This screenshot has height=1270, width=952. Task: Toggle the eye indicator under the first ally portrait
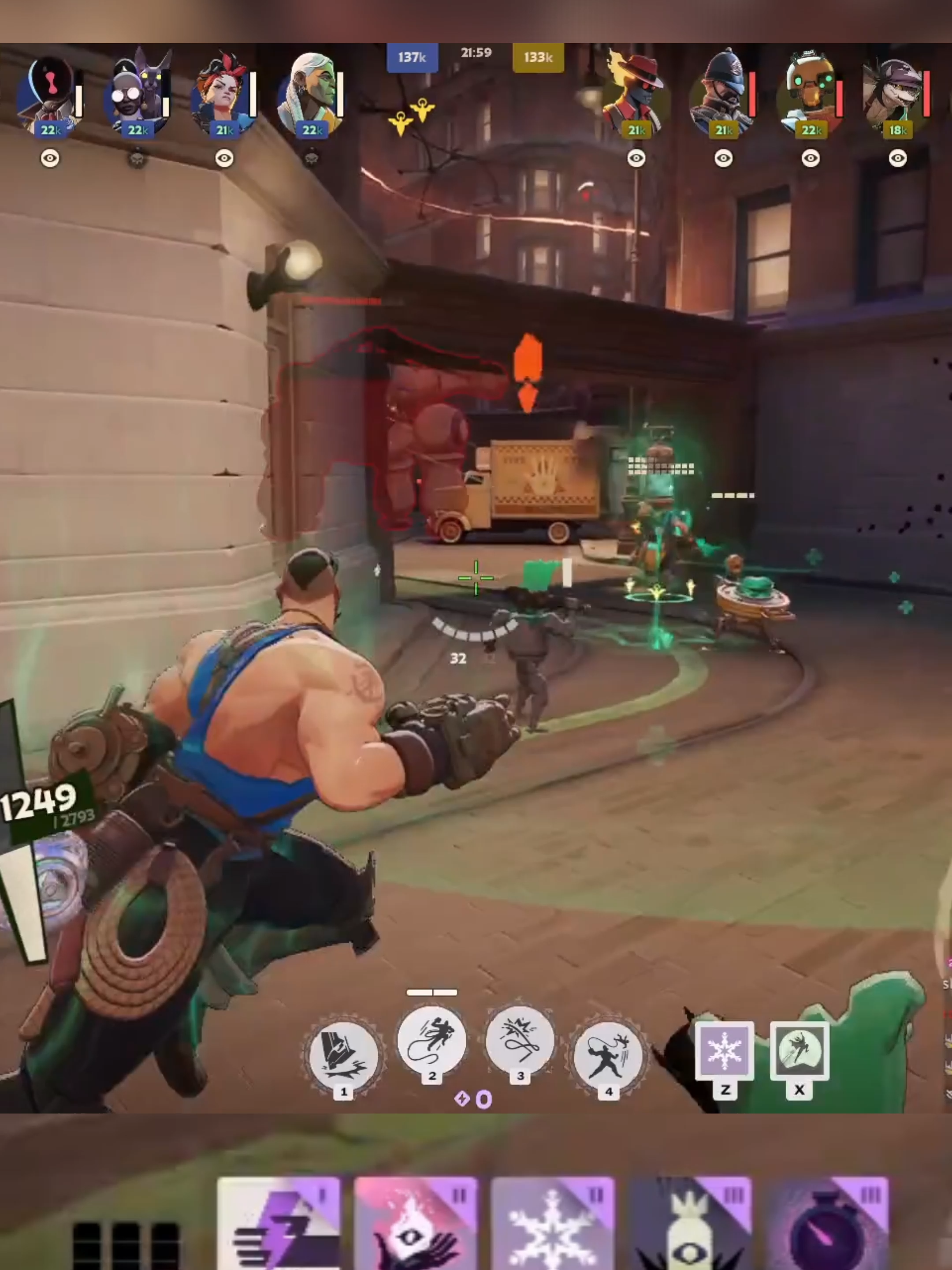pyautogui.click(x=52, y=158)
